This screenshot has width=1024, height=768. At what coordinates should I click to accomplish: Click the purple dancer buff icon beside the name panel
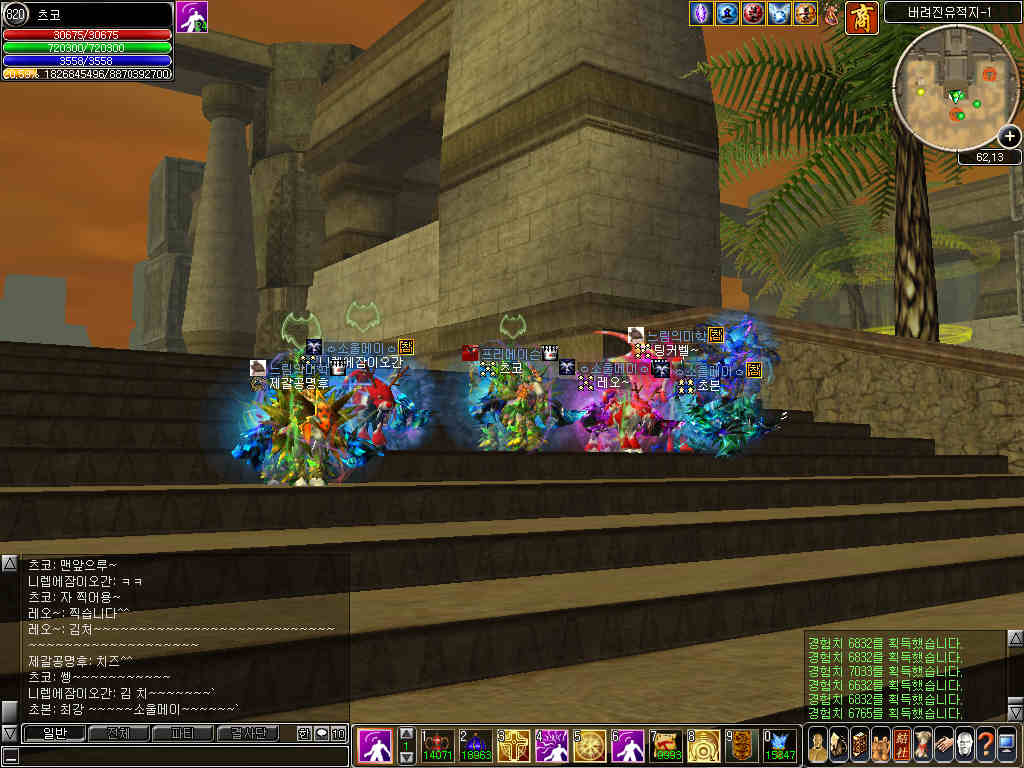point(192,17)
